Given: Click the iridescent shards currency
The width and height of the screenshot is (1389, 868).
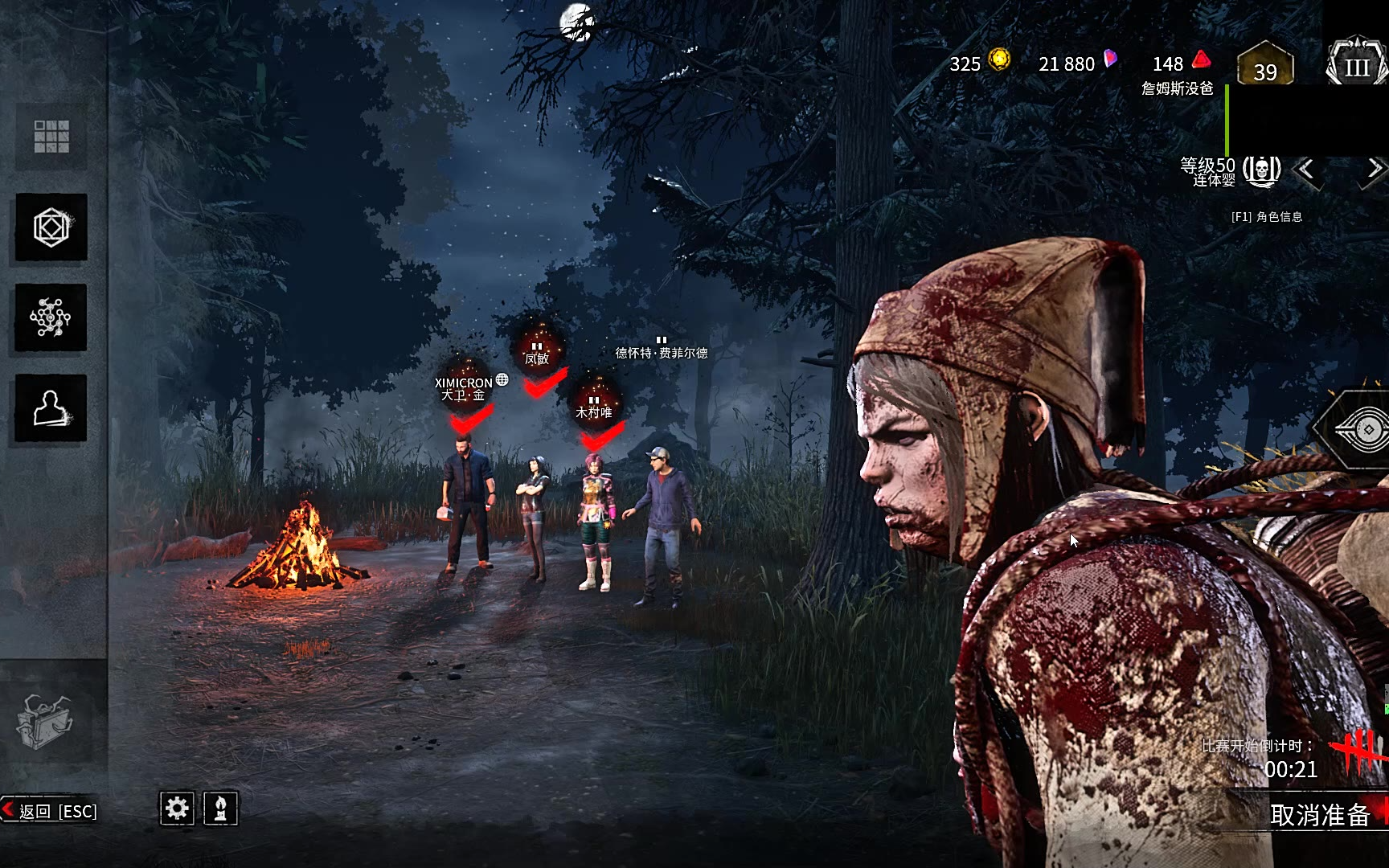Looking at the screenshot, I should [1110, 59].
